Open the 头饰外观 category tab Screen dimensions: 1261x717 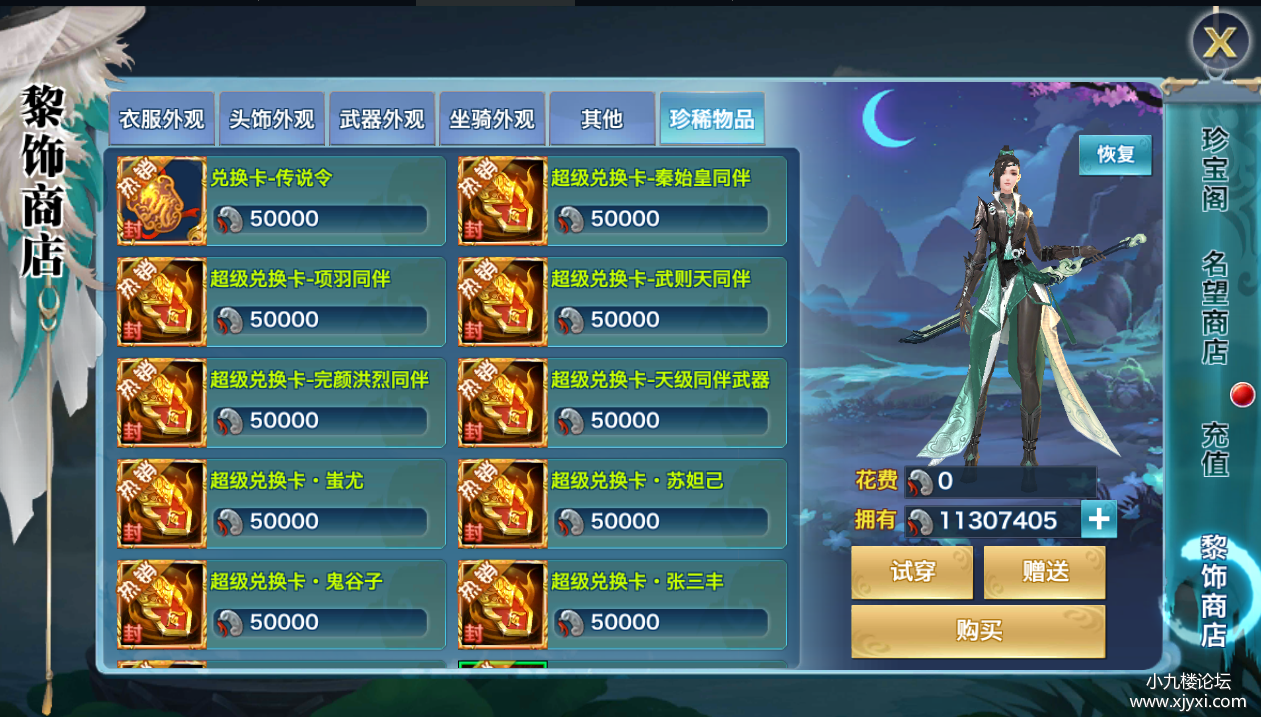pyautogui.click(x=272, y=120)
